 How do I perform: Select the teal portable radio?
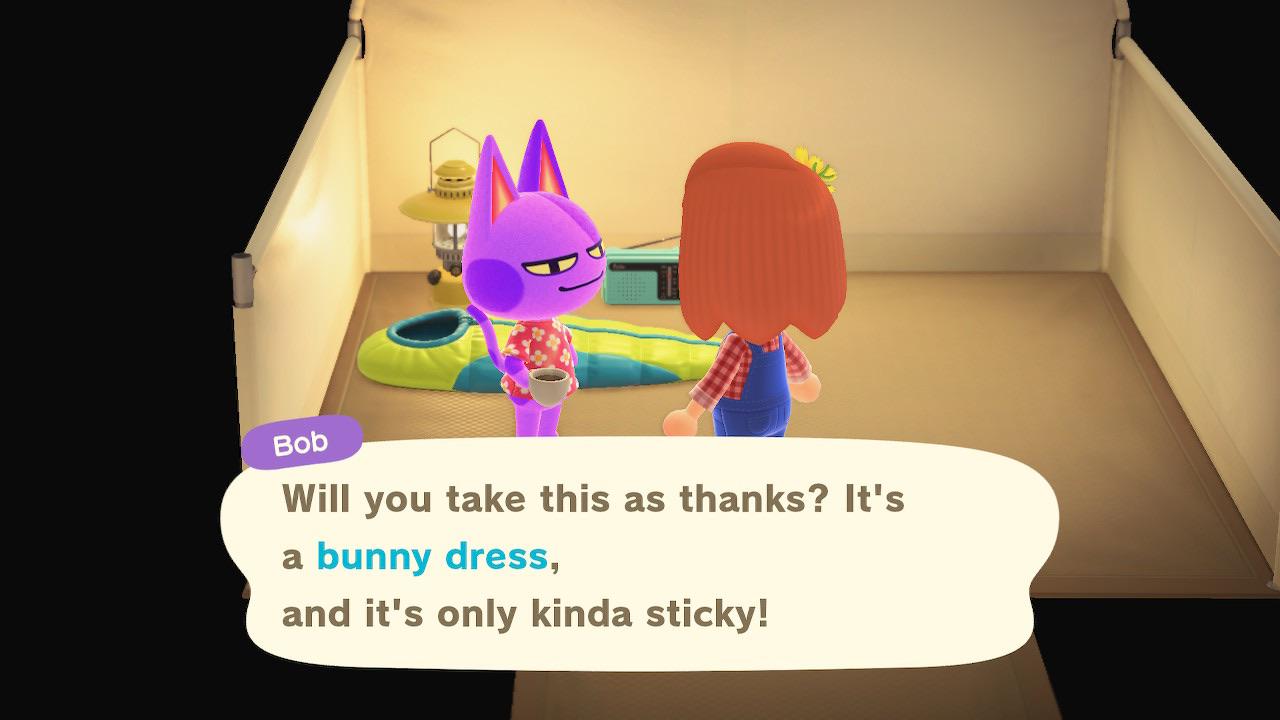coord(642,278)
